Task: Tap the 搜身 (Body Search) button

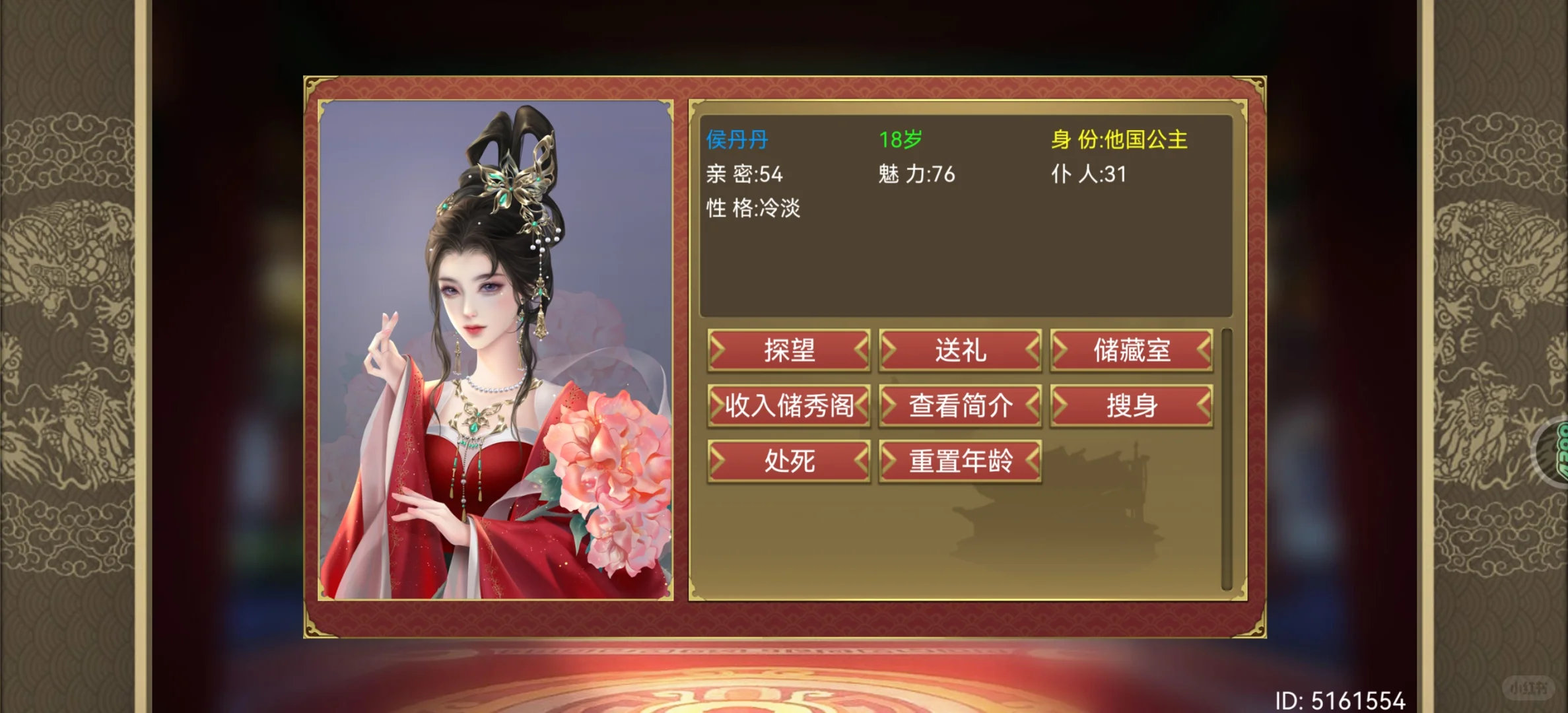Action: coord(1132,406)
